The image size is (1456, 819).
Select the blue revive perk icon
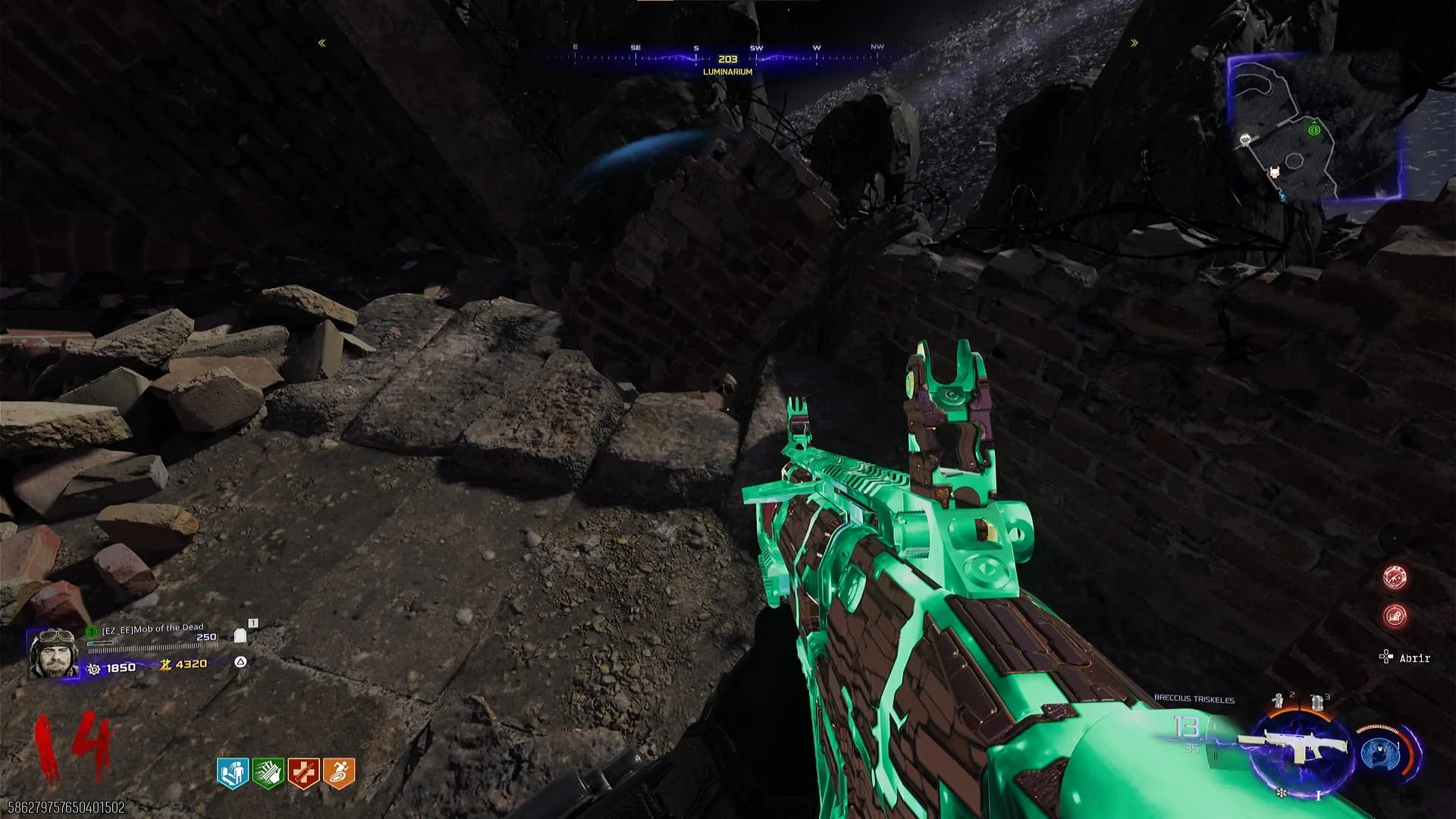coord(232,773)
